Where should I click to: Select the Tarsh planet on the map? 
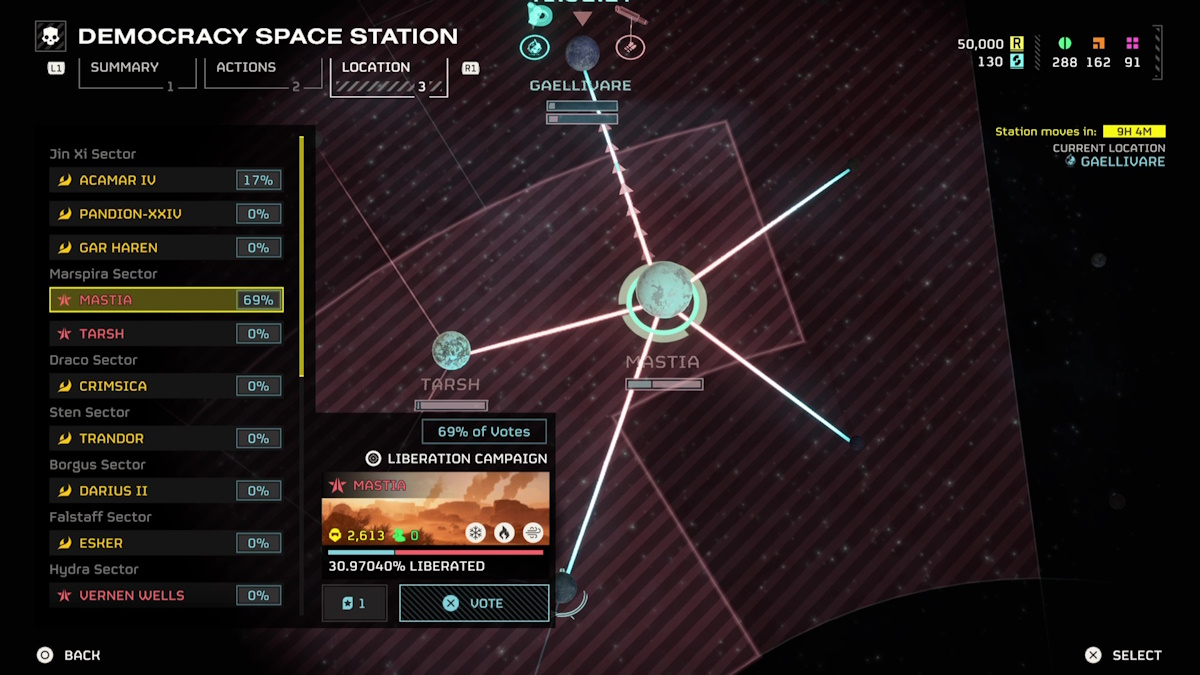tap(451, 351)
